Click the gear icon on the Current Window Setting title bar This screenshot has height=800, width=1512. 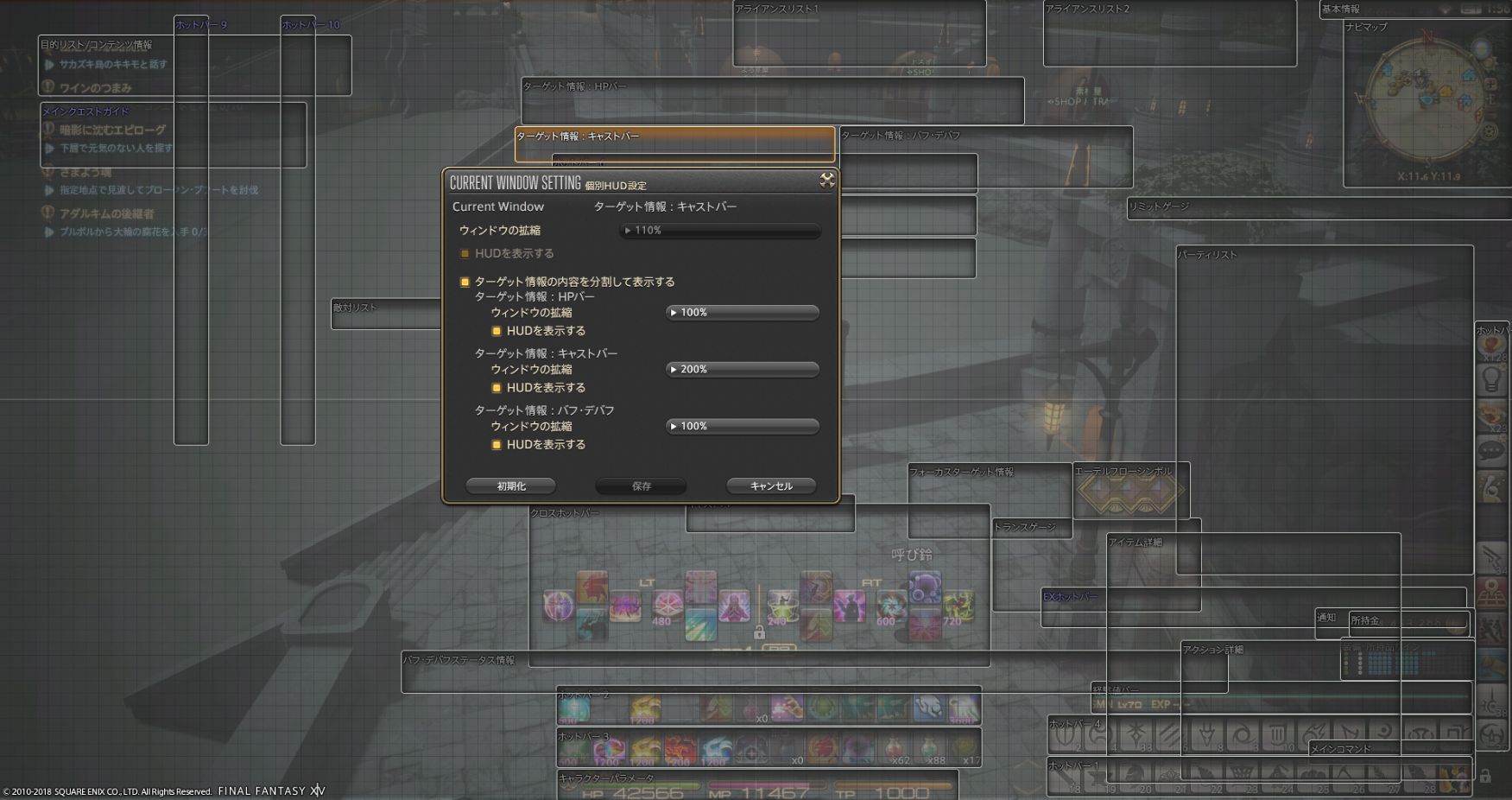(x=827, y=181)
